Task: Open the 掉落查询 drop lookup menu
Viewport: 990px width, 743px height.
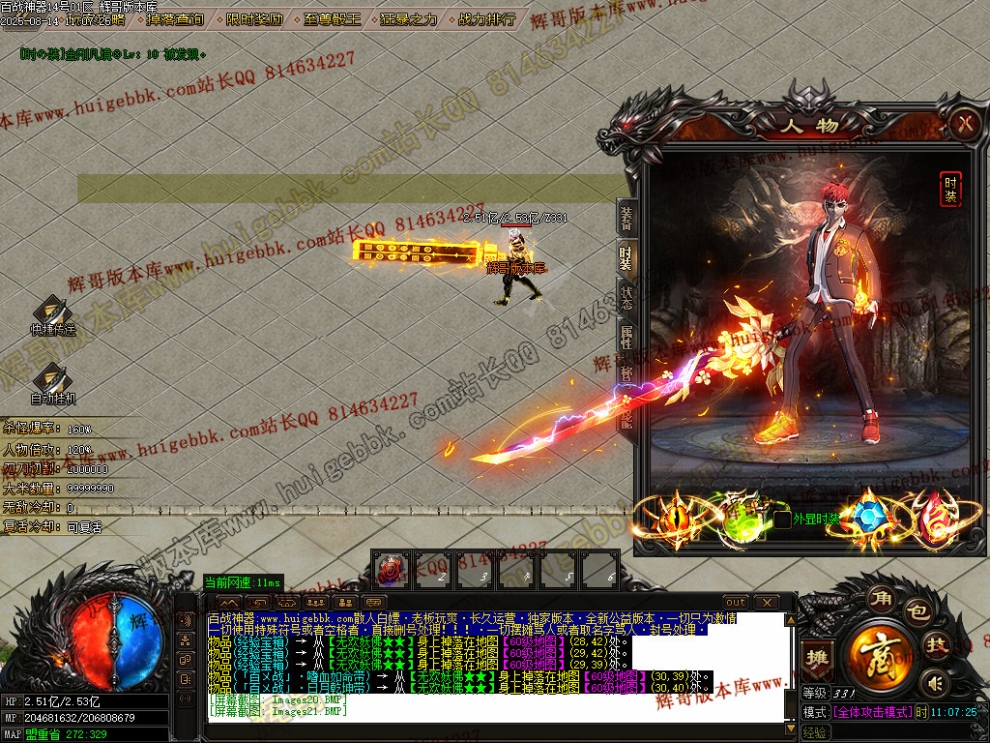Action: [174, 19]
